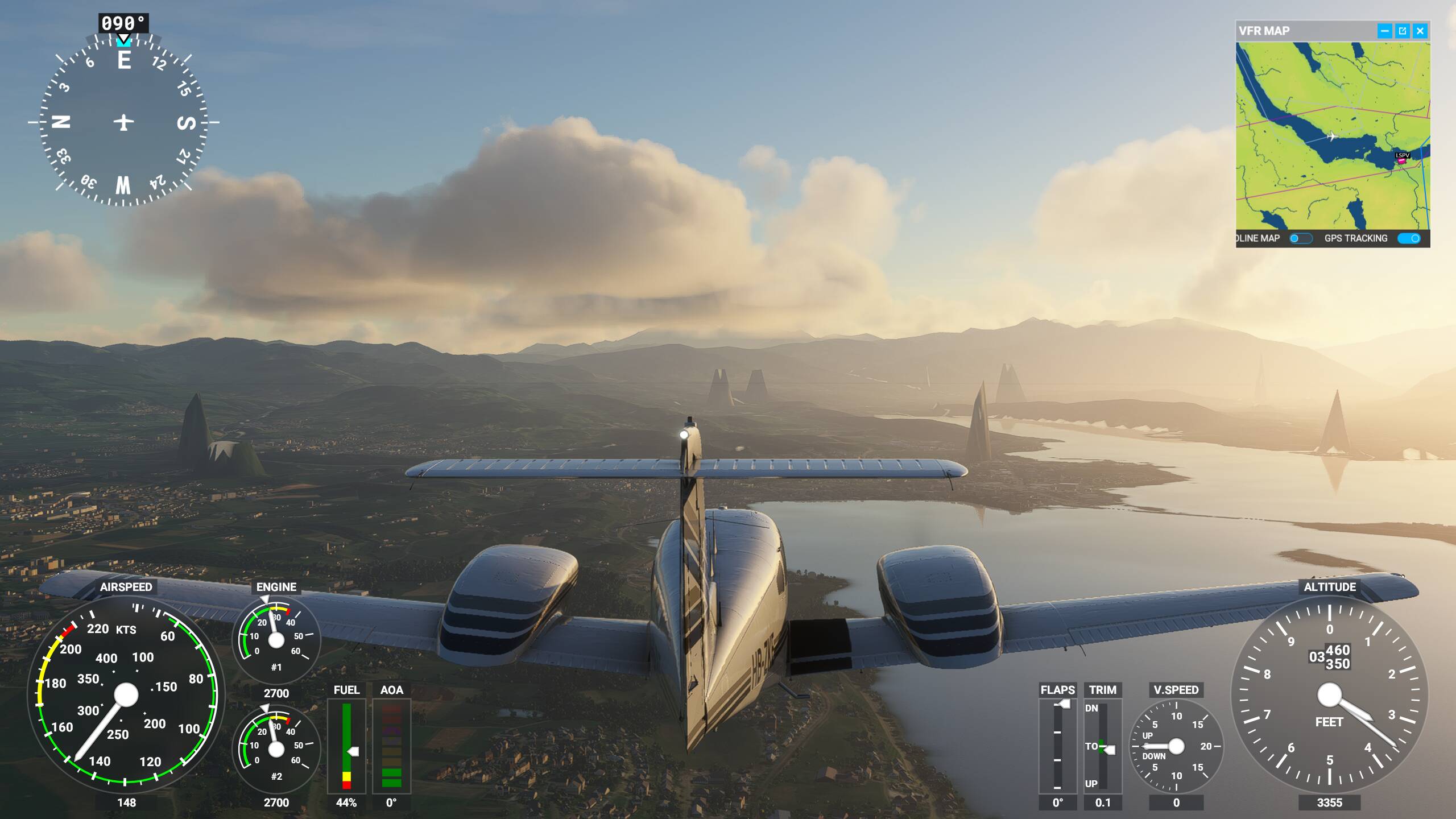This screenshot has height=819, width=1456.
Task: Pop out the VFR Map window
Action: pyautogui.click(x=1403, y=31)
